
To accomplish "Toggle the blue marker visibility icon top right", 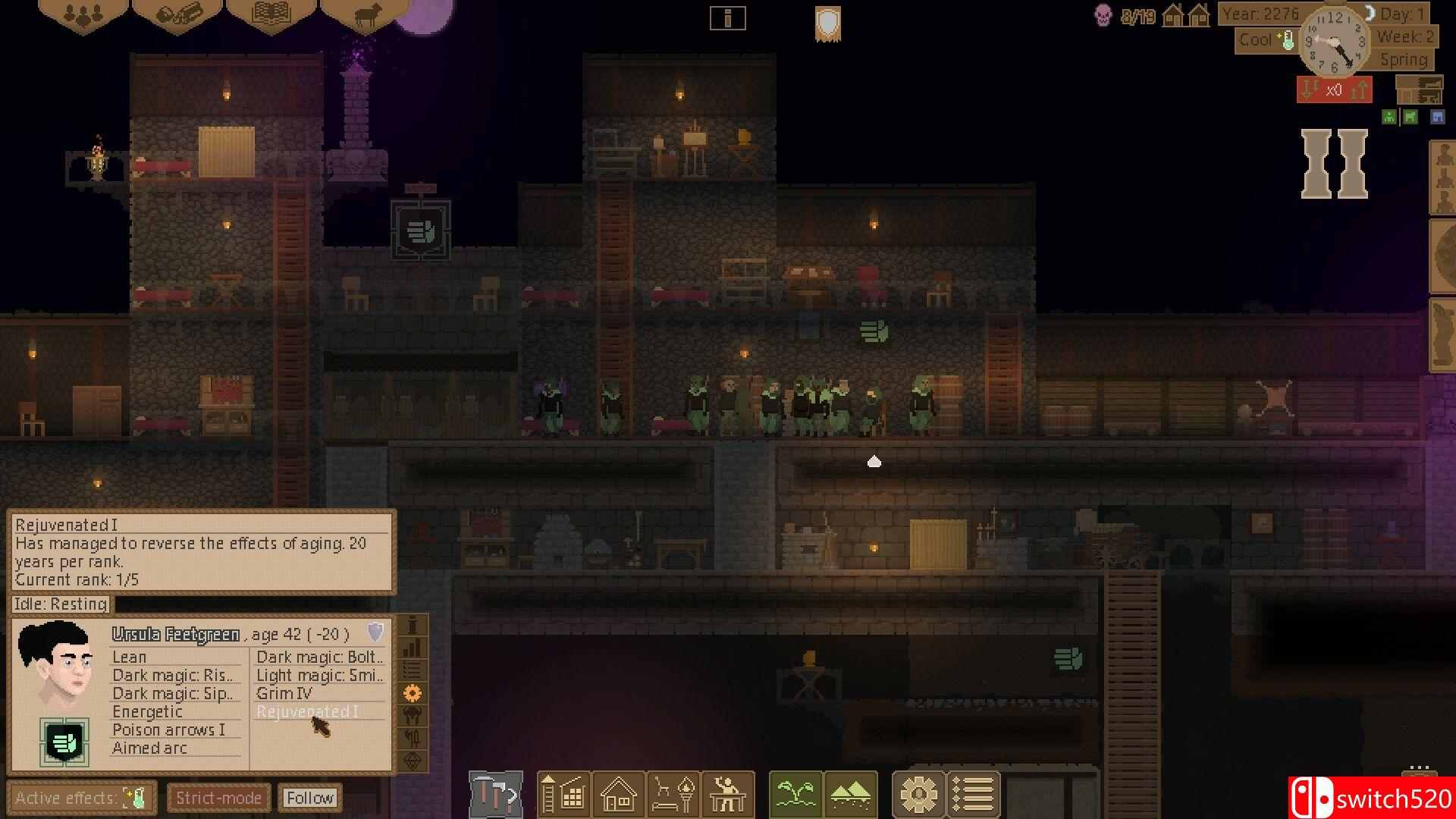I will point(1437,118).
